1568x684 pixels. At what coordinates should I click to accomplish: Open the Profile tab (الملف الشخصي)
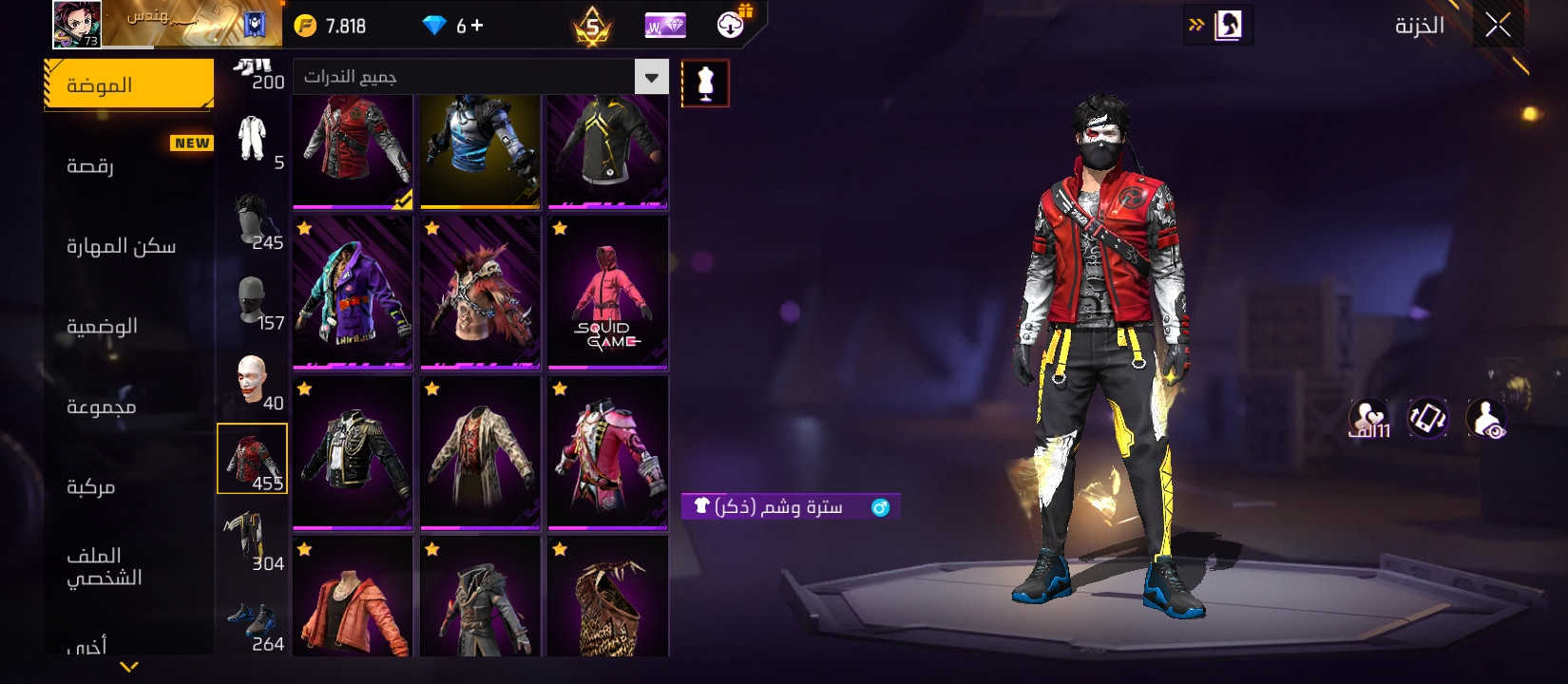click(104, 566)
